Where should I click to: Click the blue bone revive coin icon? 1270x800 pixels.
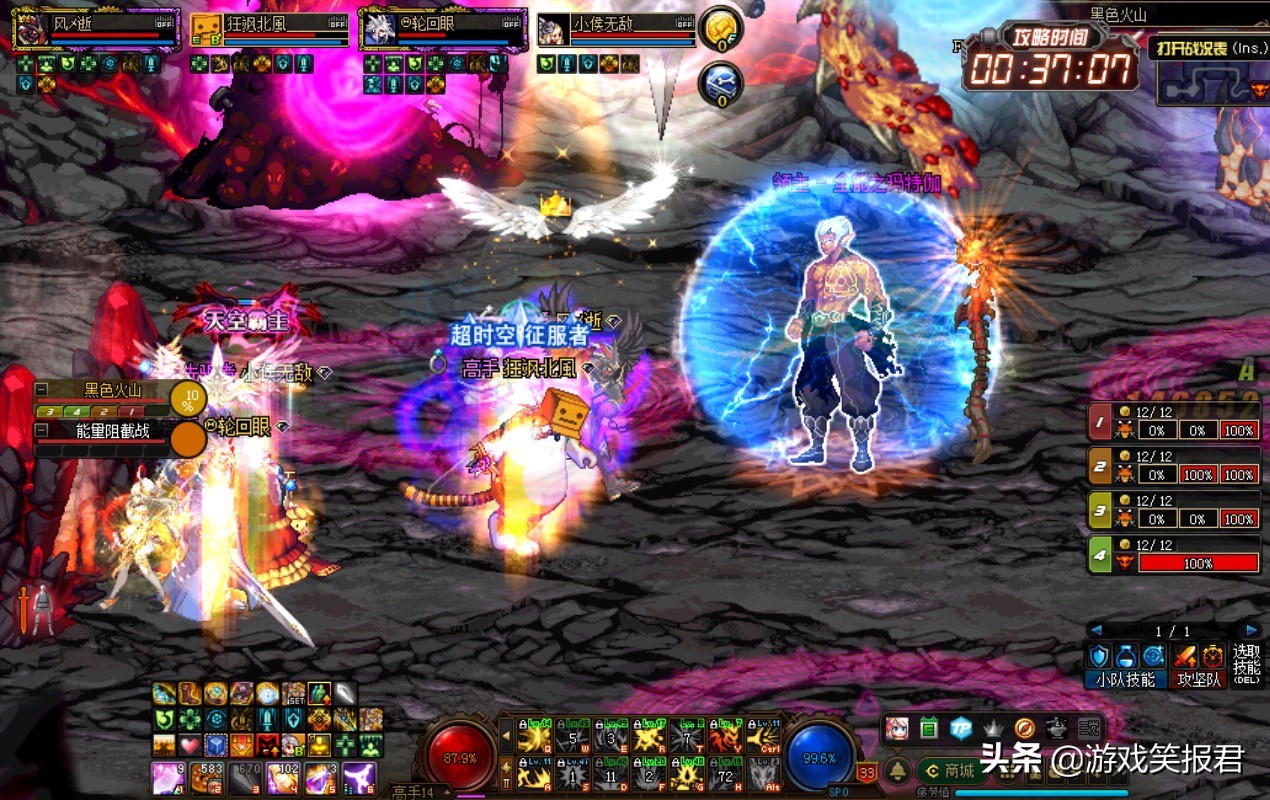pyautogui.click(x=718, y=82)
